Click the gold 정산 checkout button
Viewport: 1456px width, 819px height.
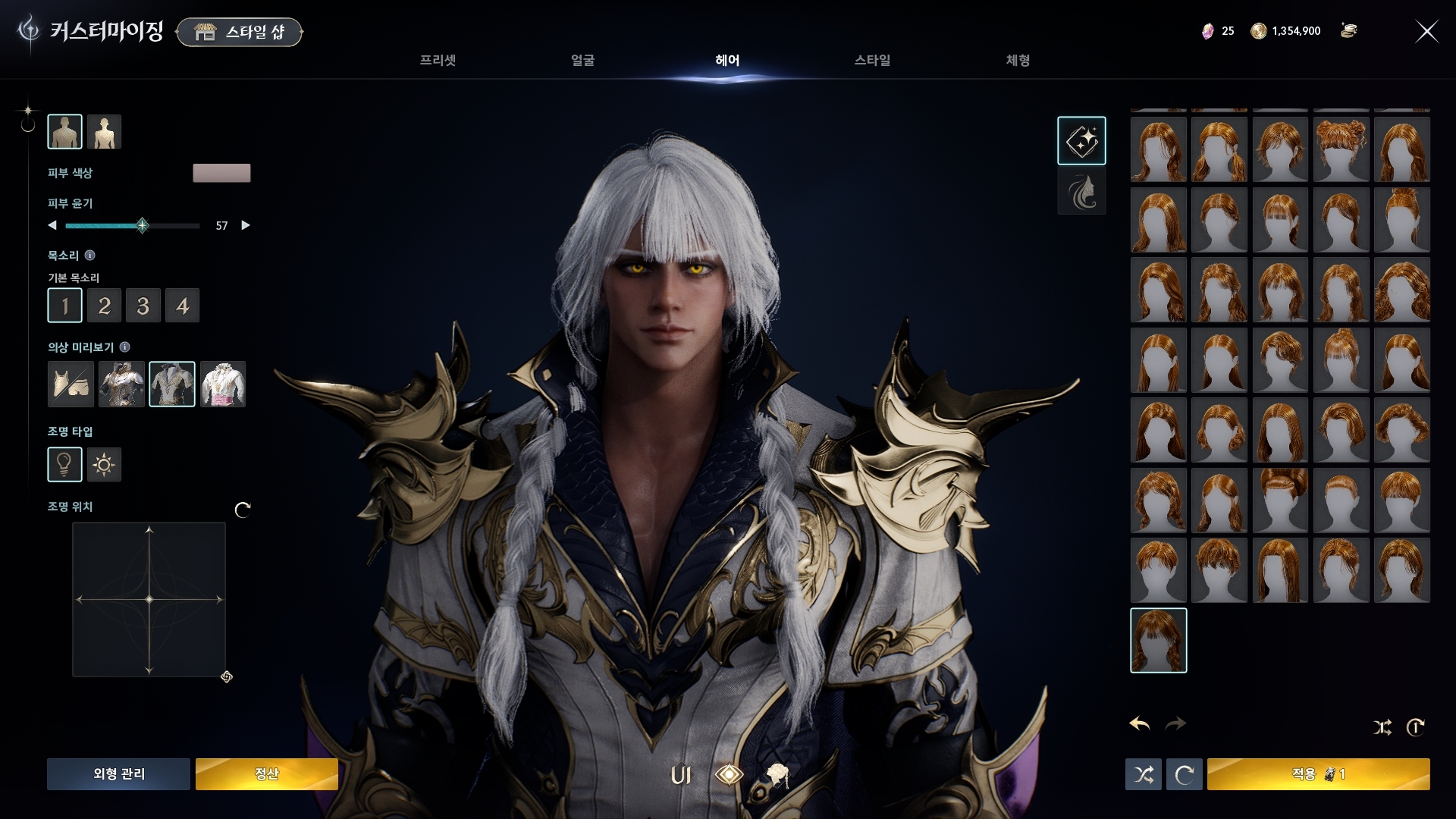click(266, 774)
